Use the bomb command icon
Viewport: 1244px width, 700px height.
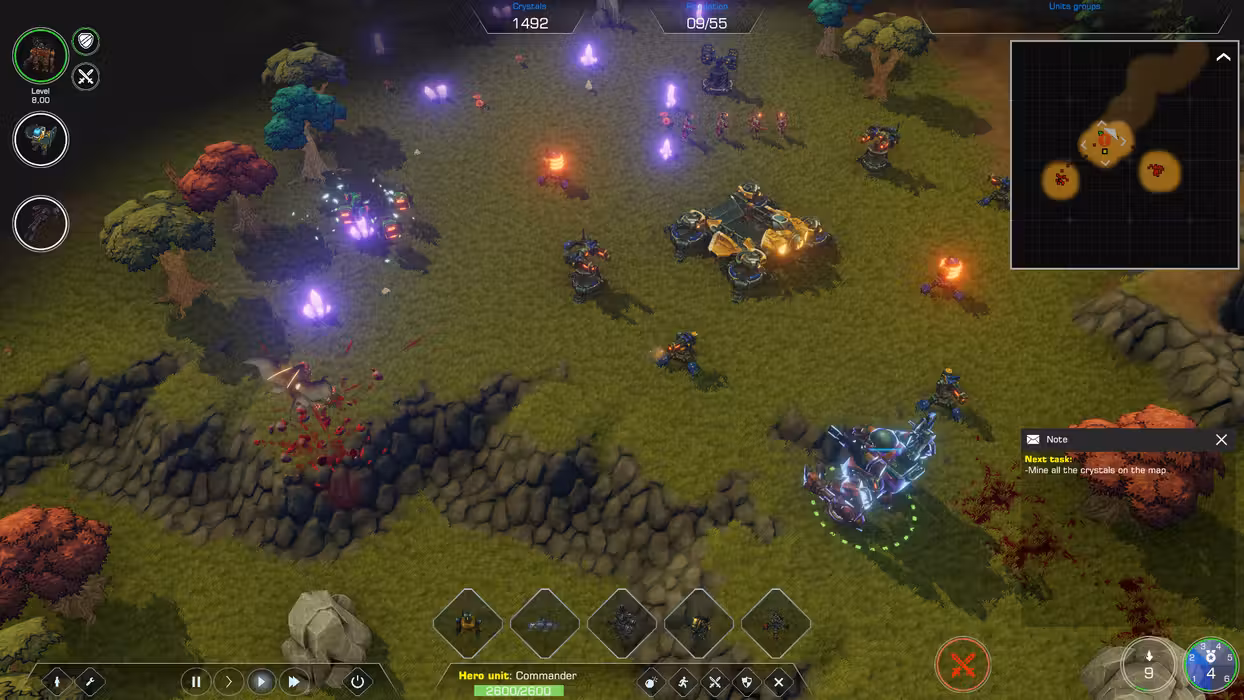651,683
